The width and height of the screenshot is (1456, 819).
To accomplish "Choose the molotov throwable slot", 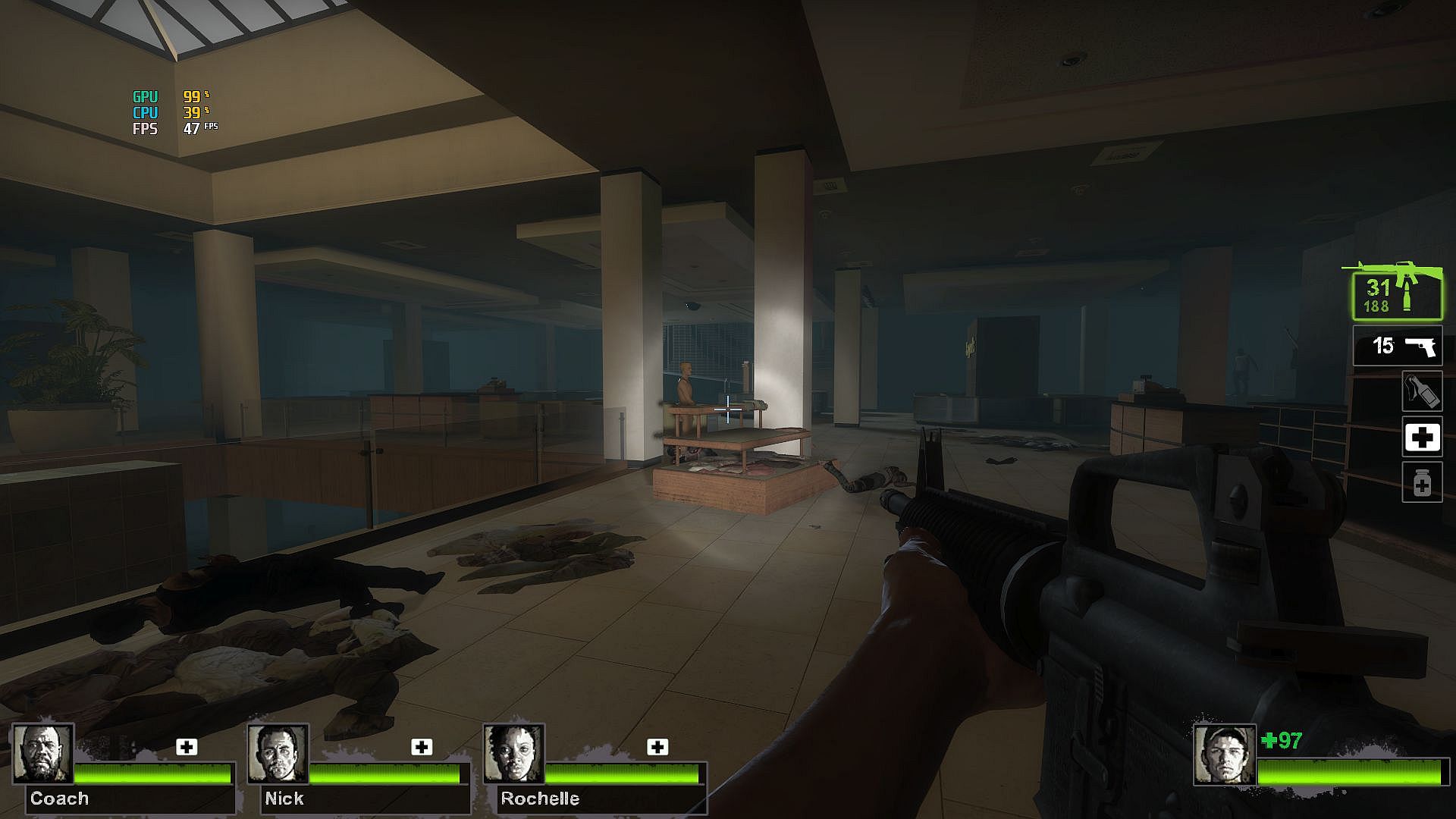I will (1422, 392).
